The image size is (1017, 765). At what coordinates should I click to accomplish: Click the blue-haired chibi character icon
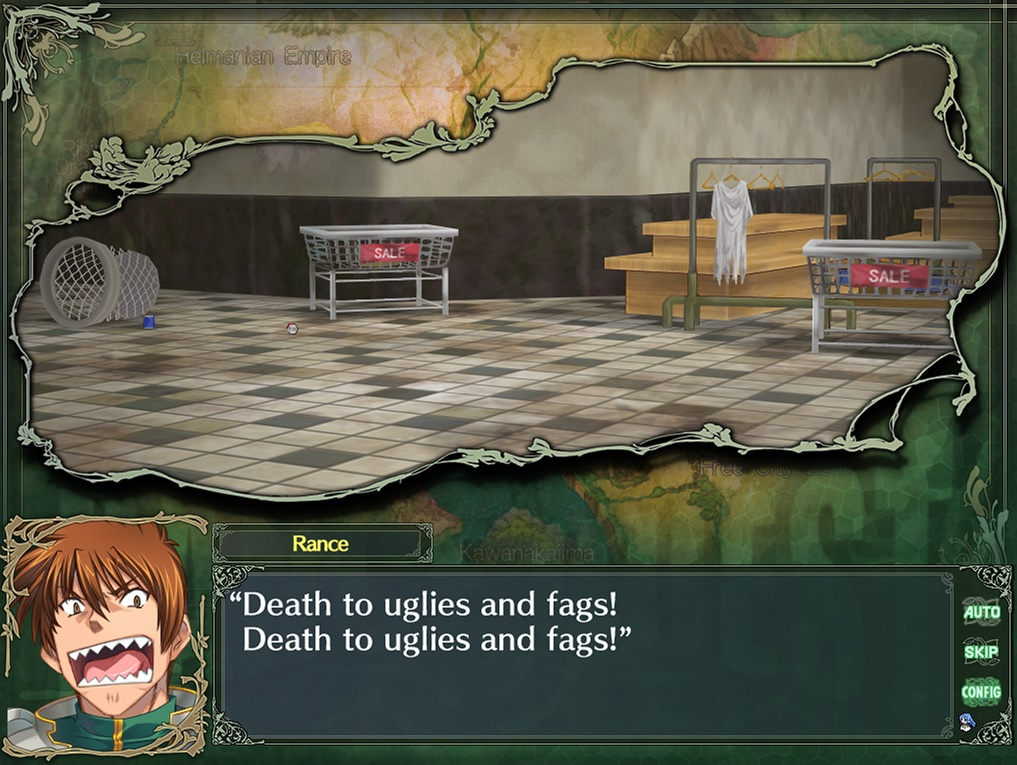point(968,723)
